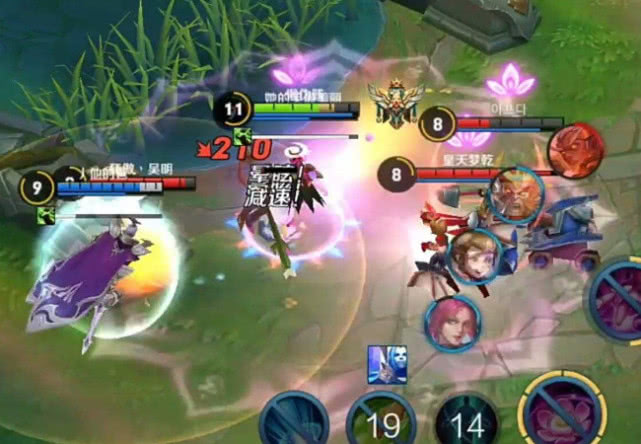Screen dimensions: 641x444
Task: Tap the disabled purple skill above the lotus skill
Action: coord(620,300)
